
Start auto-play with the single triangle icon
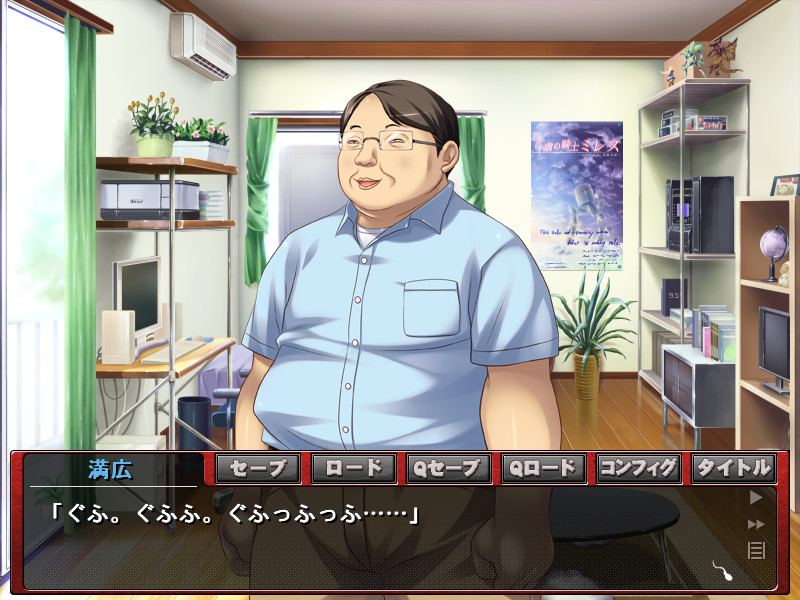756,497
